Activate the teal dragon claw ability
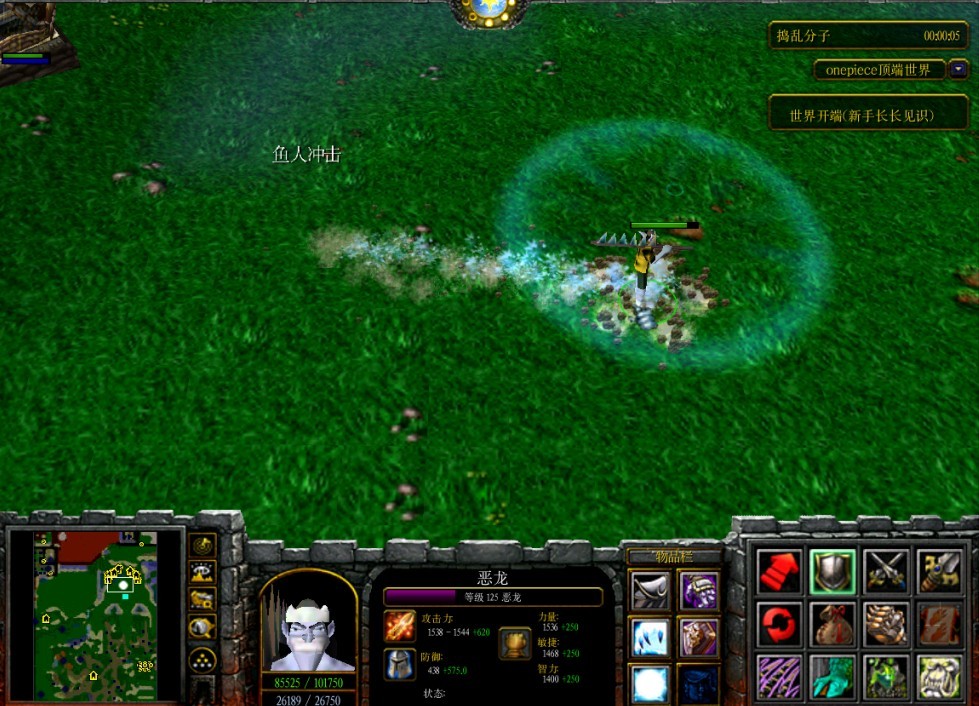Image resolution: width=979 pixels, height=706 pixels. (x=832, y=677)
